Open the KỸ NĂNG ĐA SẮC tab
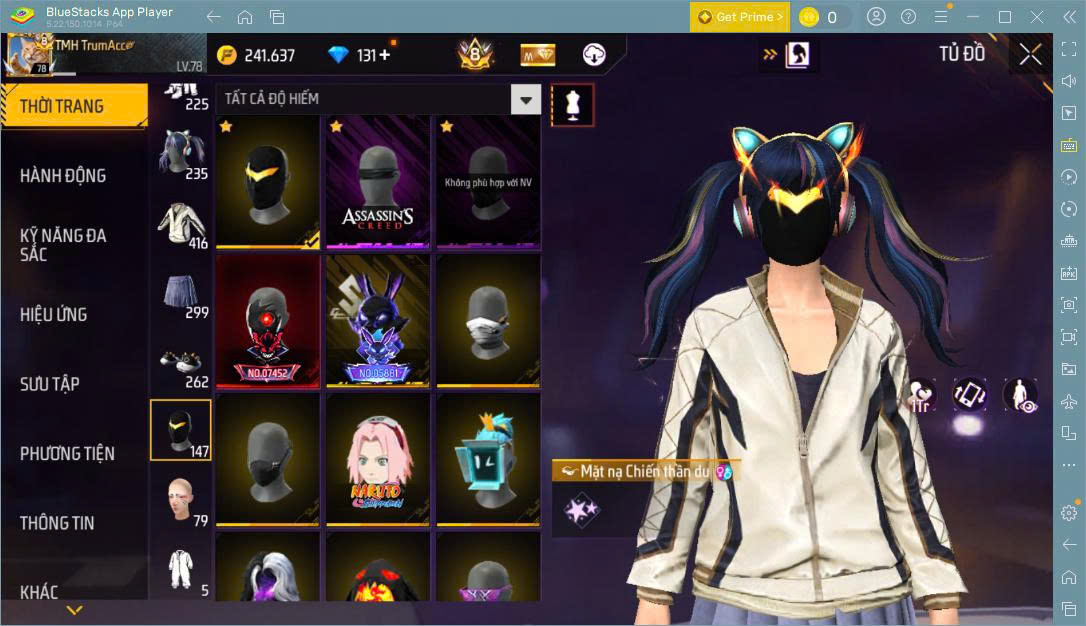 (63, 244)
